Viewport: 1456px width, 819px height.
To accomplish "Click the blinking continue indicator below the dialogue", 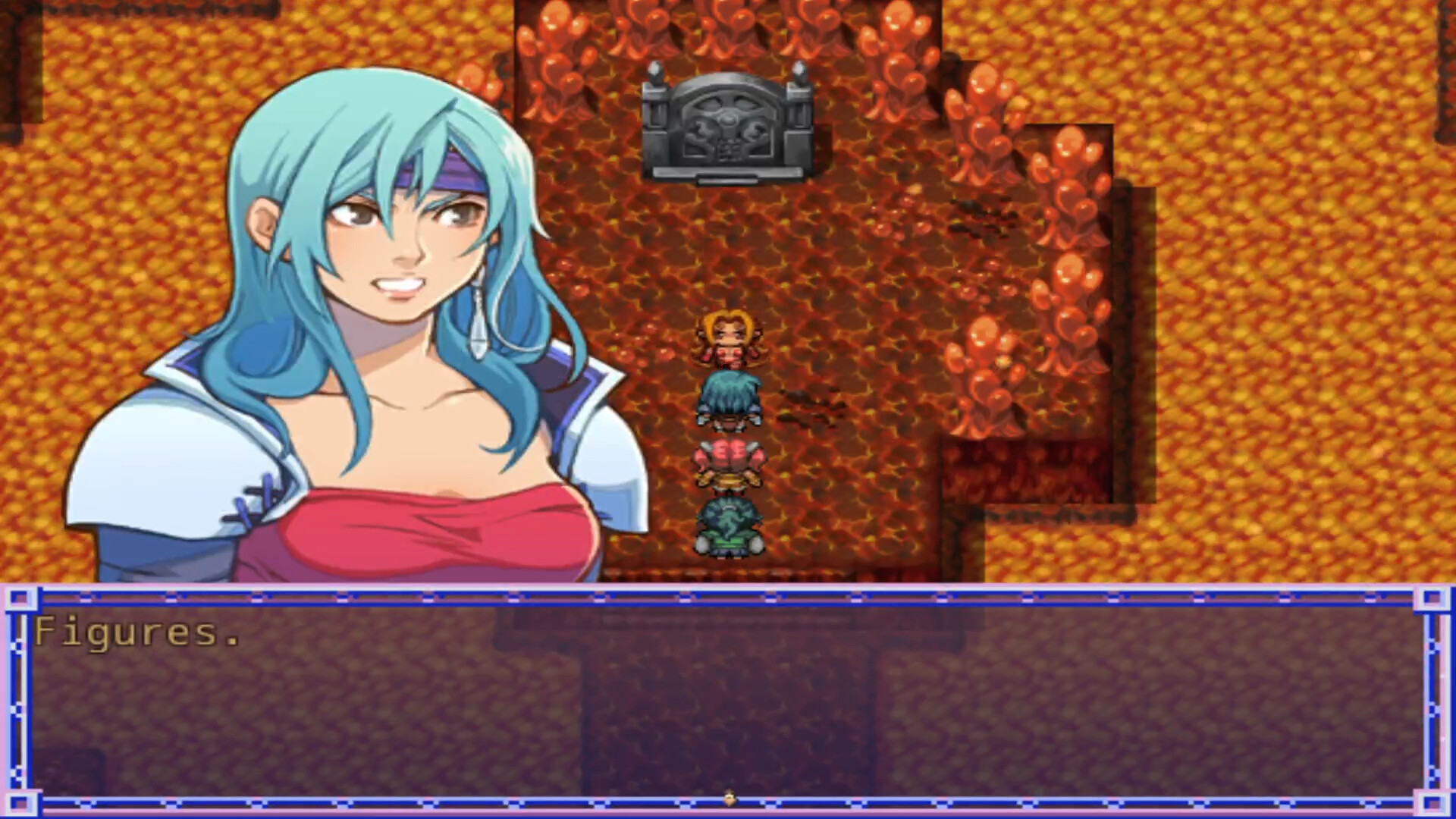I will [x=728, y=798].
